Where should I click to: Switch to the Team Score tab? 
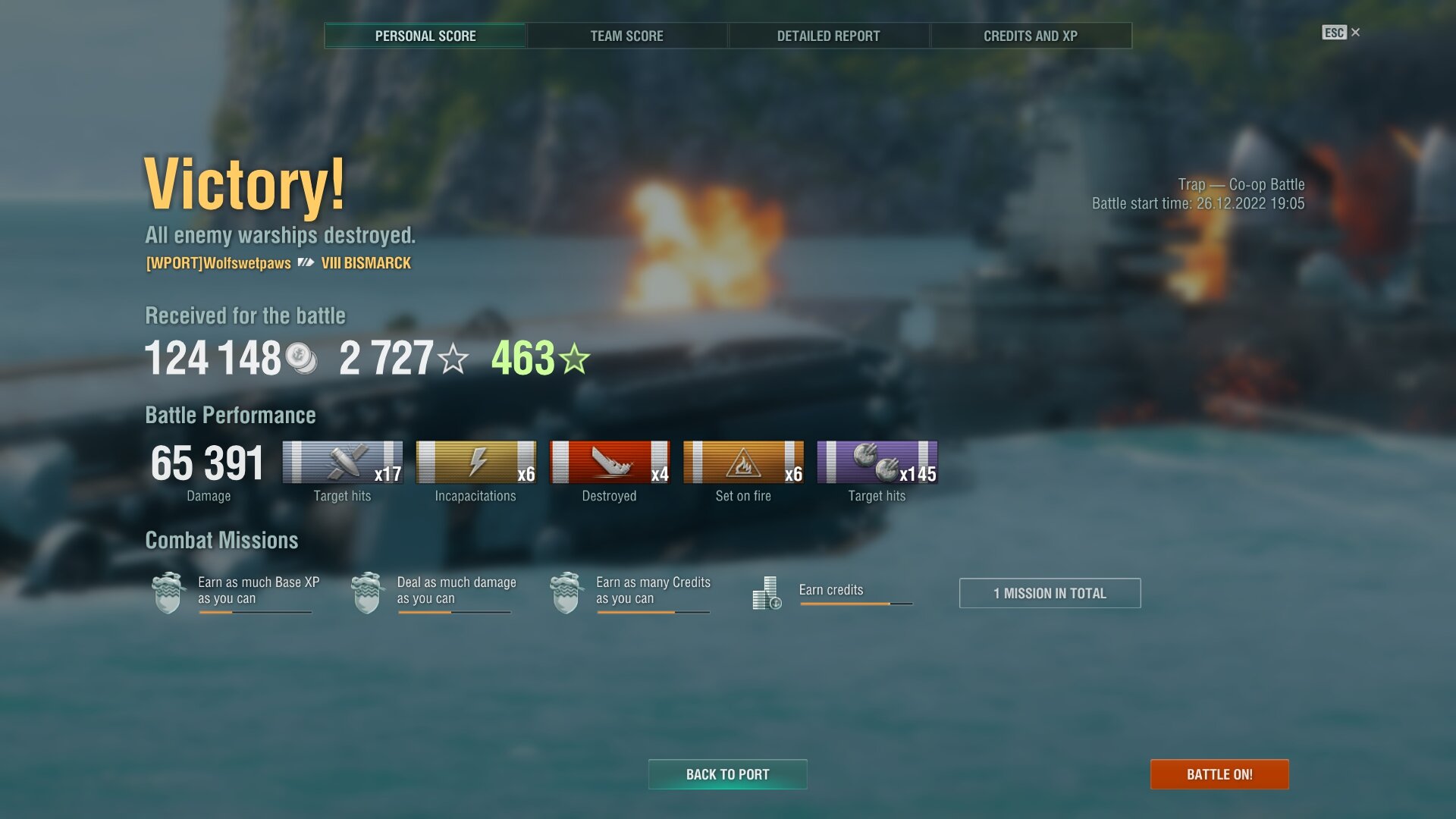[x=626, y=36]
